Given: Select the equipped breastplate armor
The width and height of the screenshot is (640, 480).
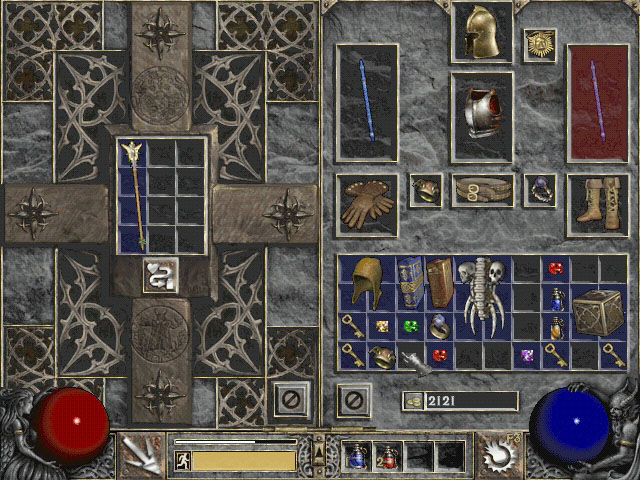Looking at the screenshot, I should click(x=481, y=103).
